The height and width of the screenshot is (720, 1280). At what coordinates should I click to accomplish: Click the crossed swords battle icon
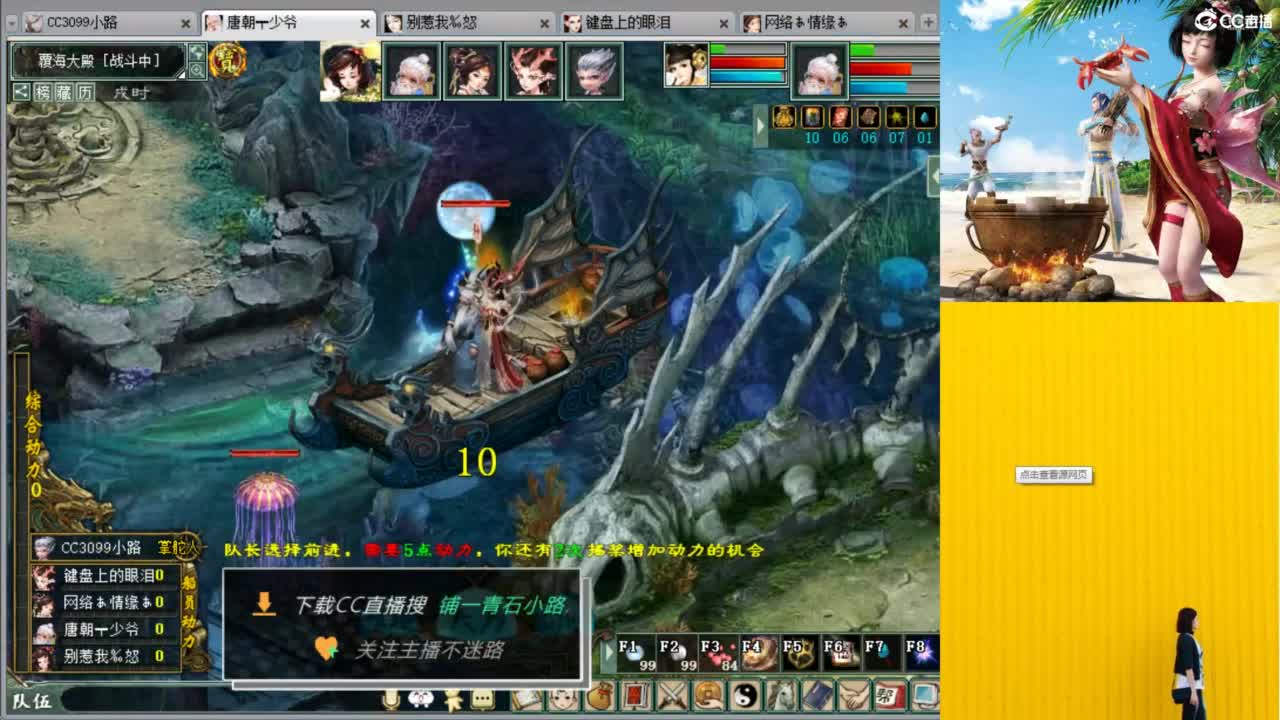(671, 696)
